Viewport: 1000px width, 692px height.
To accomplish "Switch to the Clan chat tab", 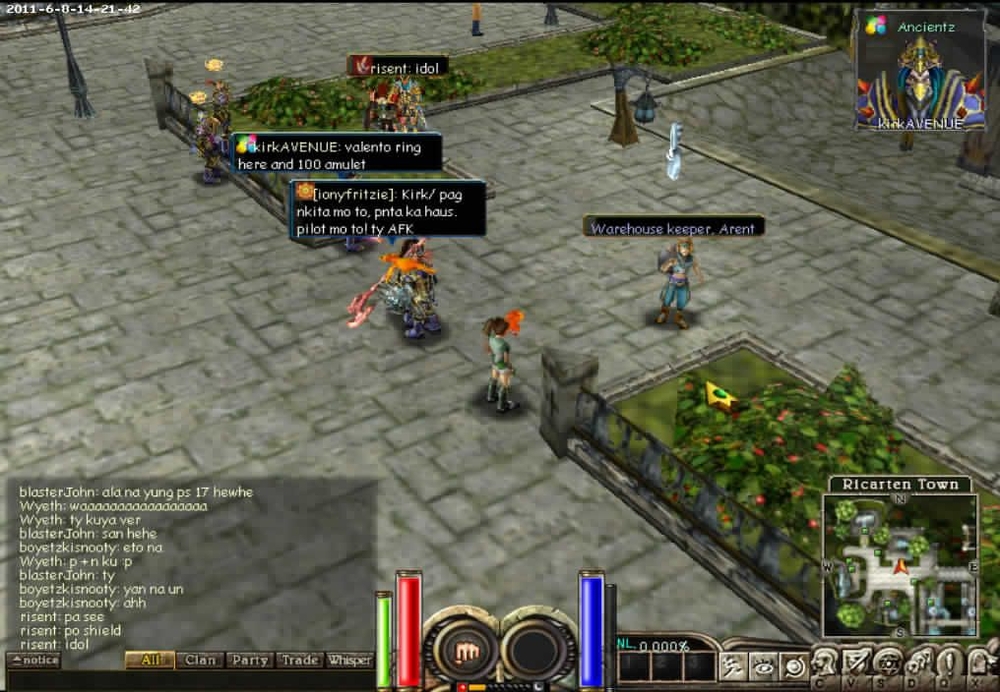I will point(200,660).
